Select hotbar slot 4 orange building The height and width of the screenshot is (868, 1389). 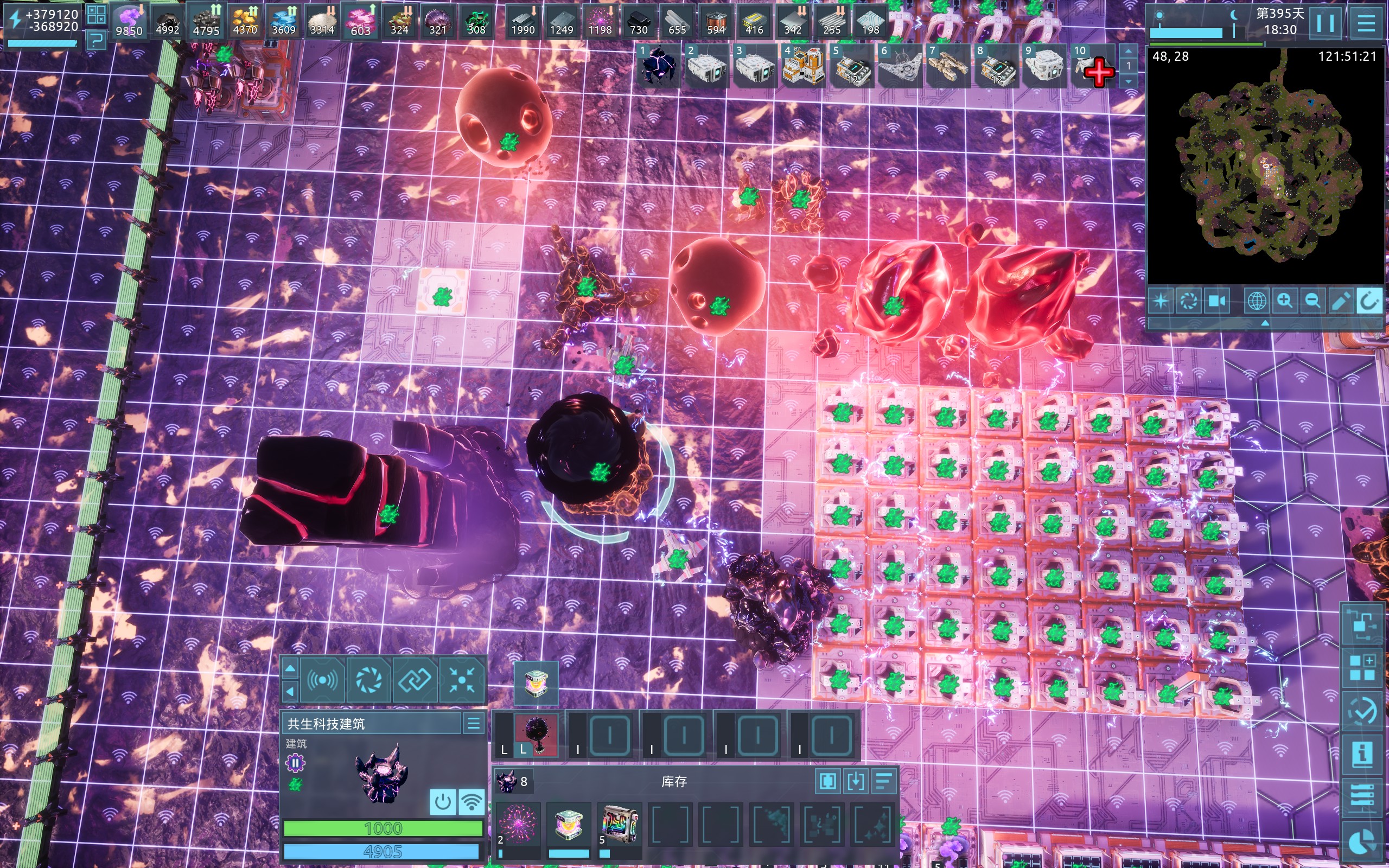pos(802,67)
